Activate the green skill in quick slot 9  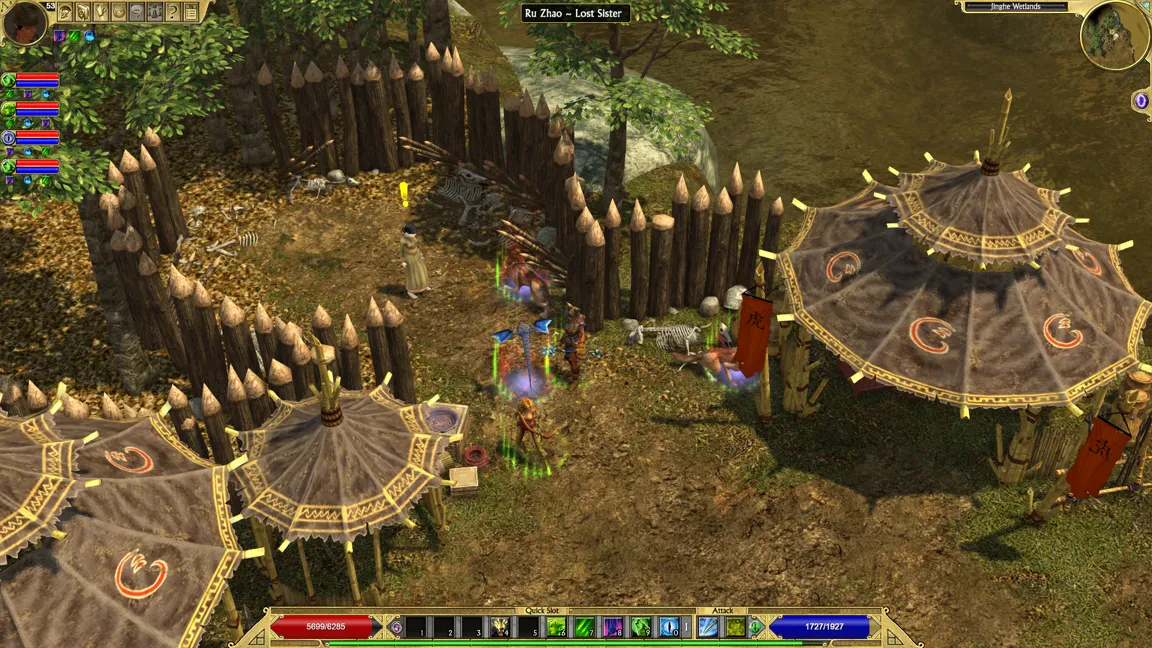point(641,627)
